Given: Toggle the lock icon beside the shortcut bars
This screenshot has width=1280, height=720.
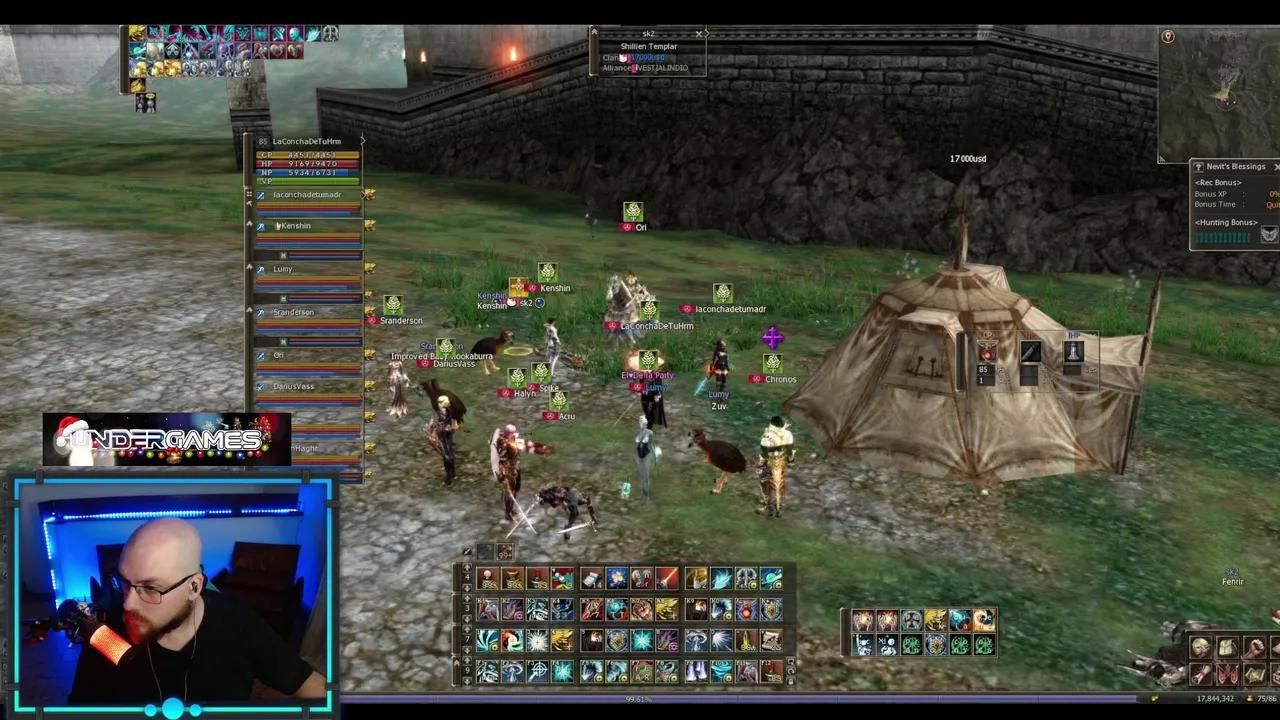Looking at the screenshot, I should [790, 679].
